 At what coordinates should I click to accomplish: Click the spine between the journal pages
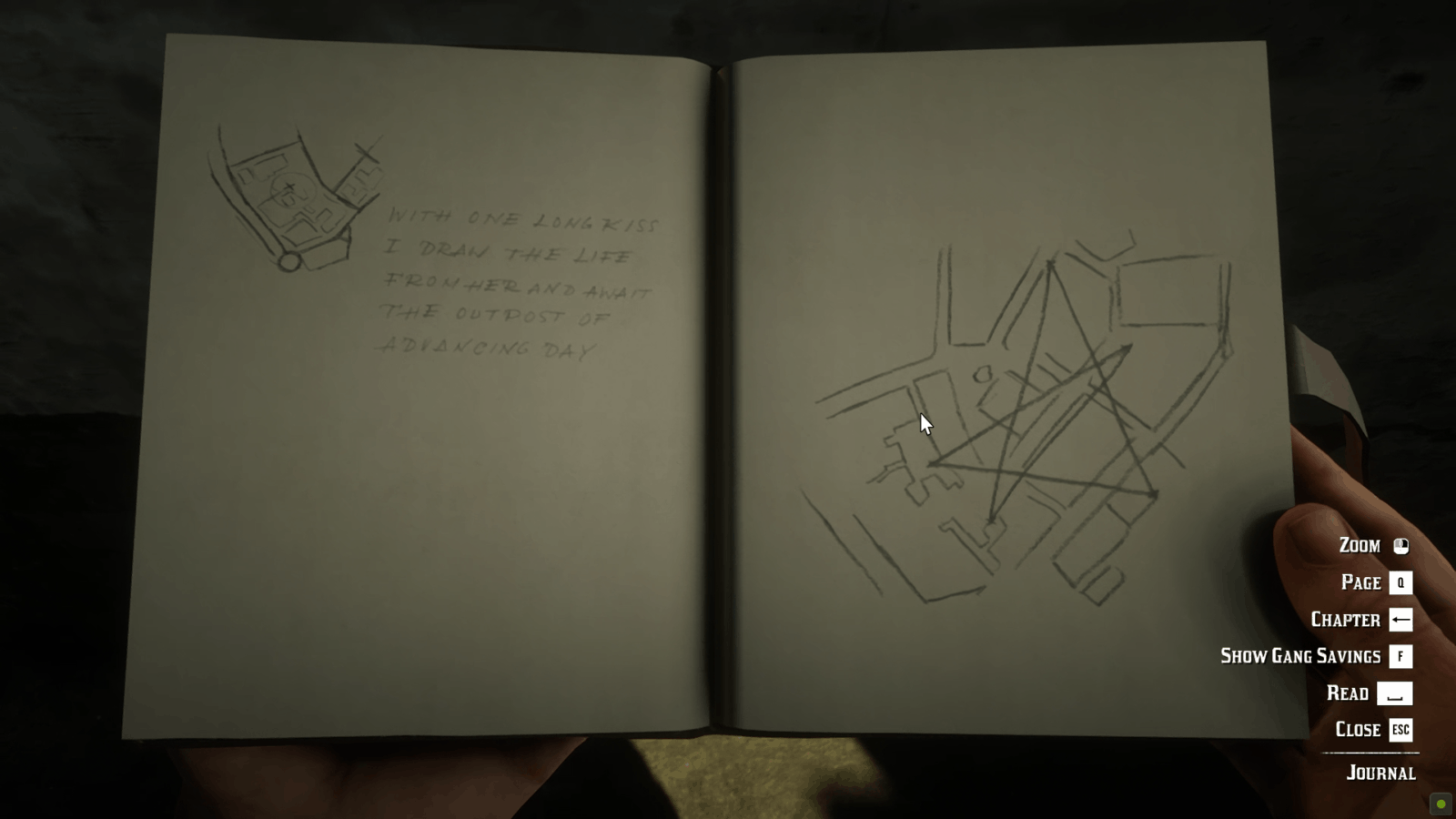tap(719, 409)
